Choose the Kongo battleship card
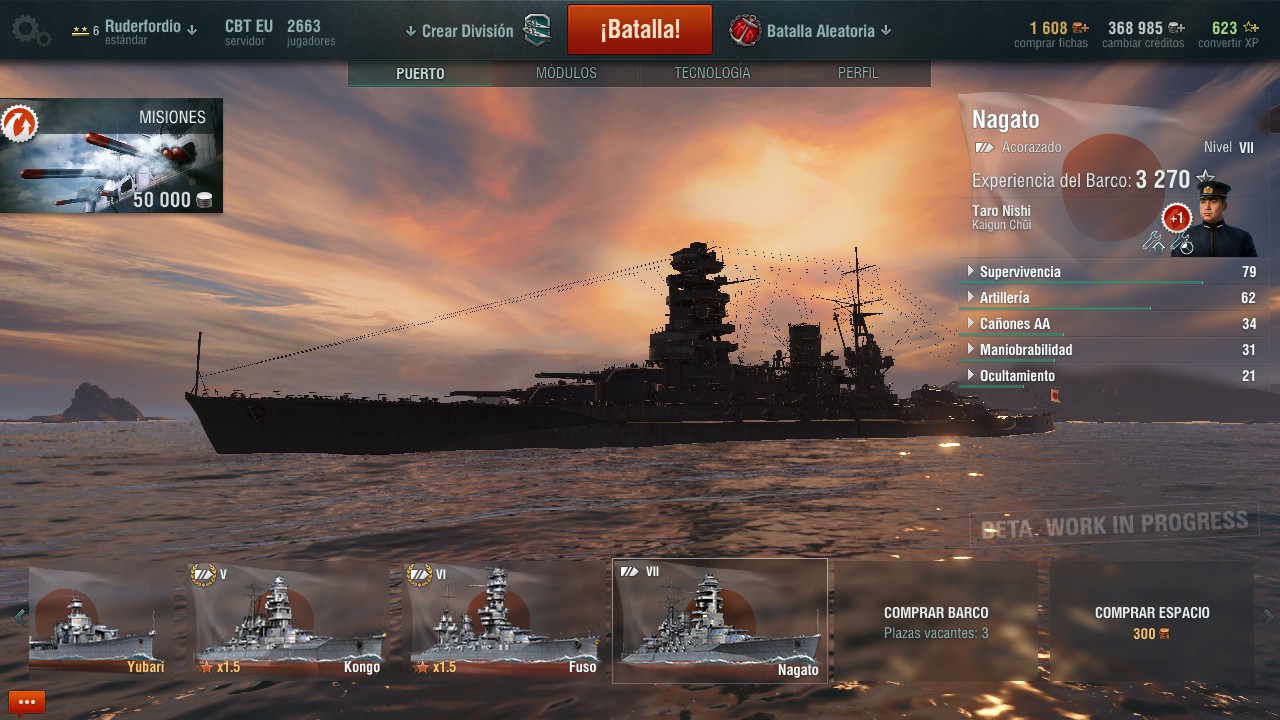Screen dimensions: 1280x720 [288, 620]
